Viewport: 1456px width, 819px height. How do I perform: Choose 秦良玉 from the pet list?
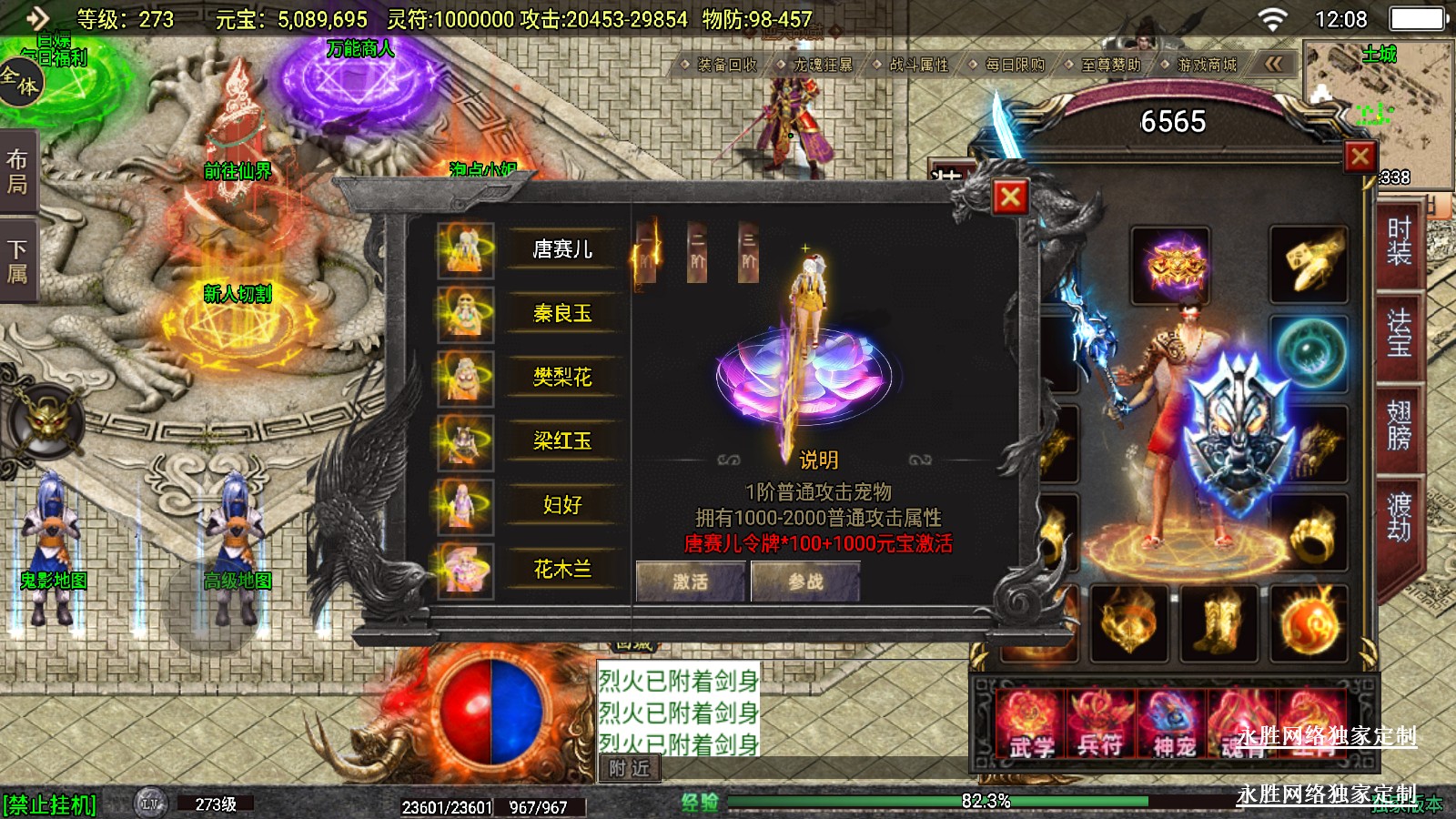pos(561,313)
